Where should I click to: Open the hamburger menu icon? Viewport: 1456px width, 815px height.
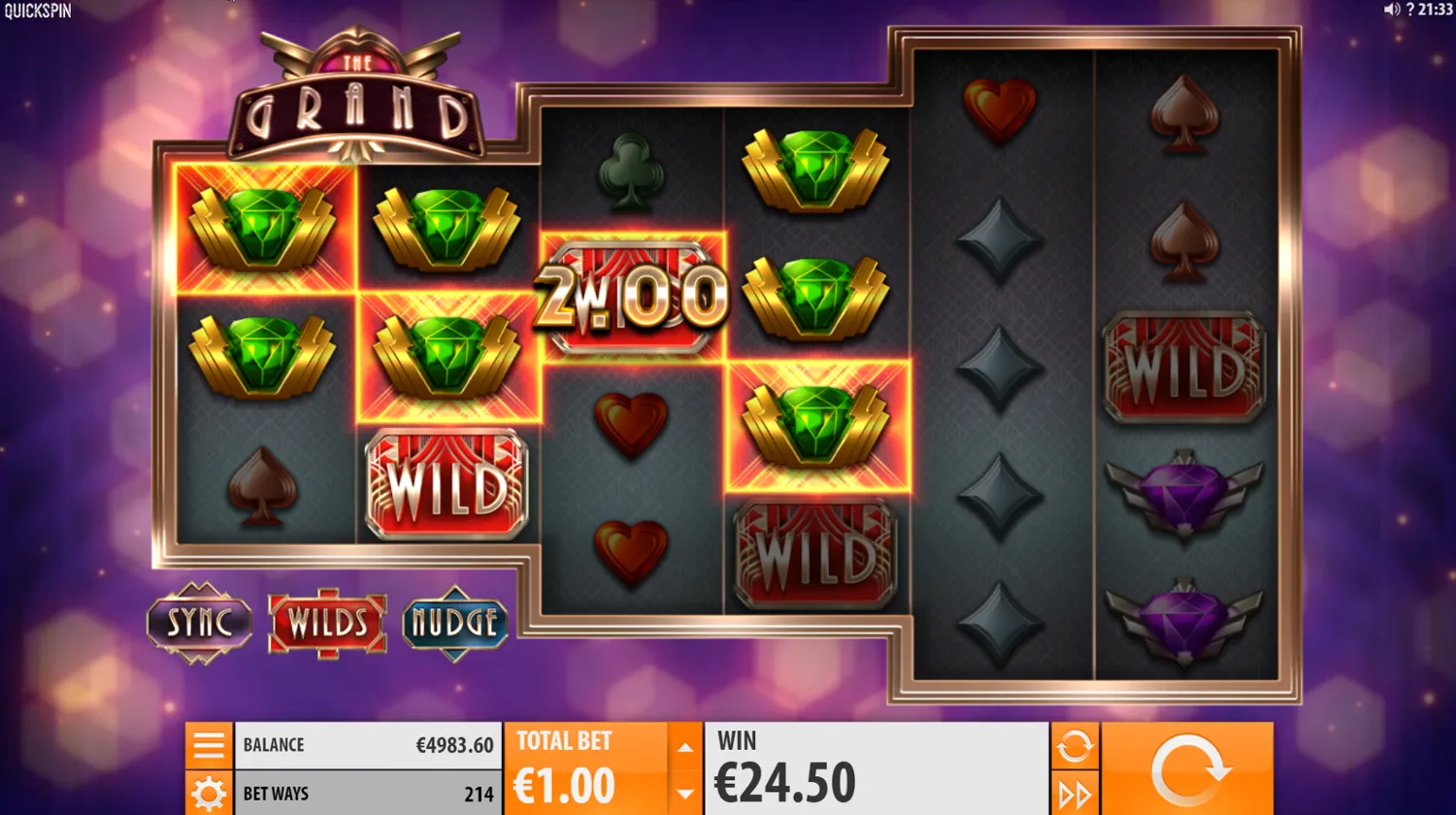coord(208,744)
